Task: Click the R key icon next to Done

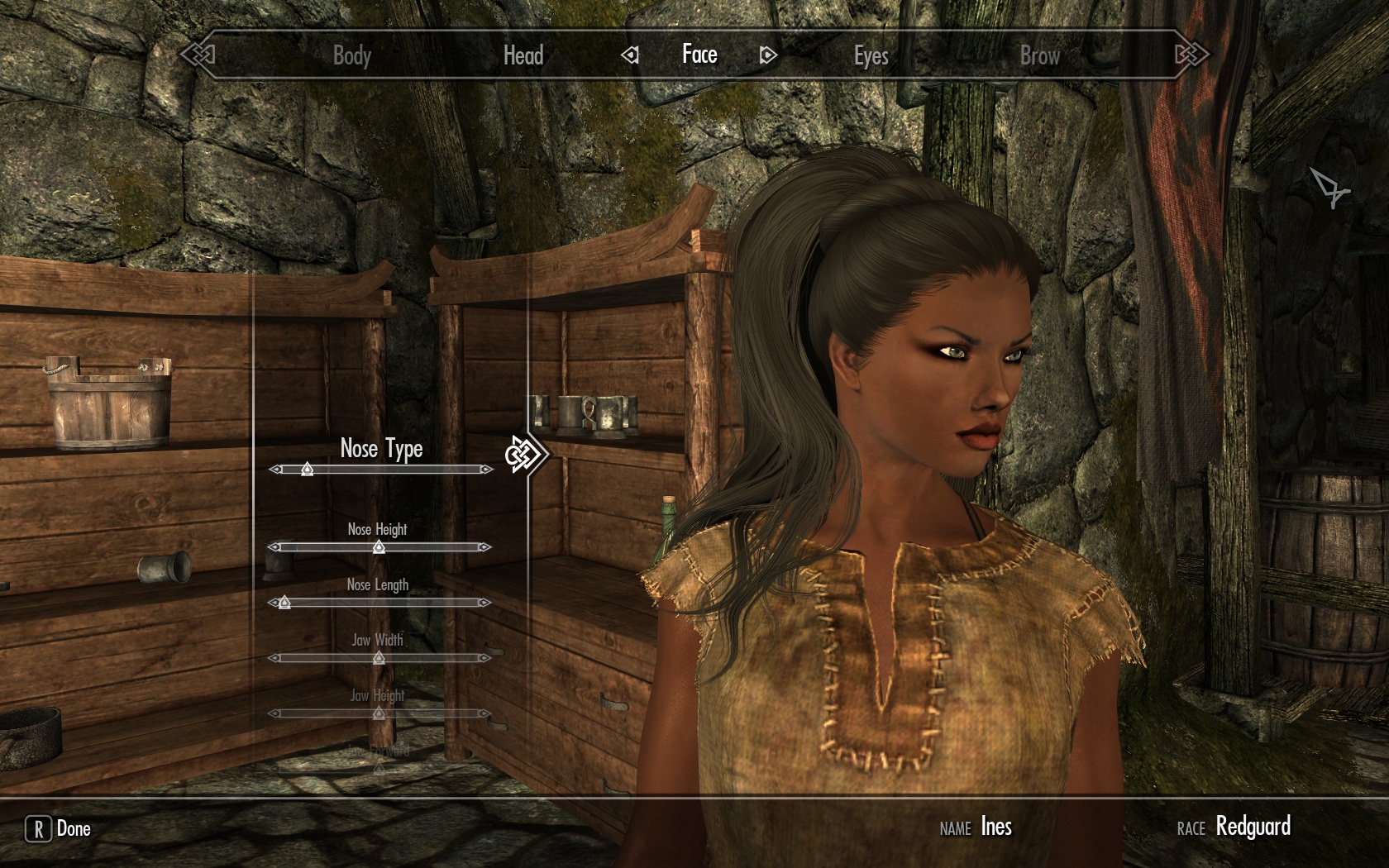Action: tap(37, 828)
